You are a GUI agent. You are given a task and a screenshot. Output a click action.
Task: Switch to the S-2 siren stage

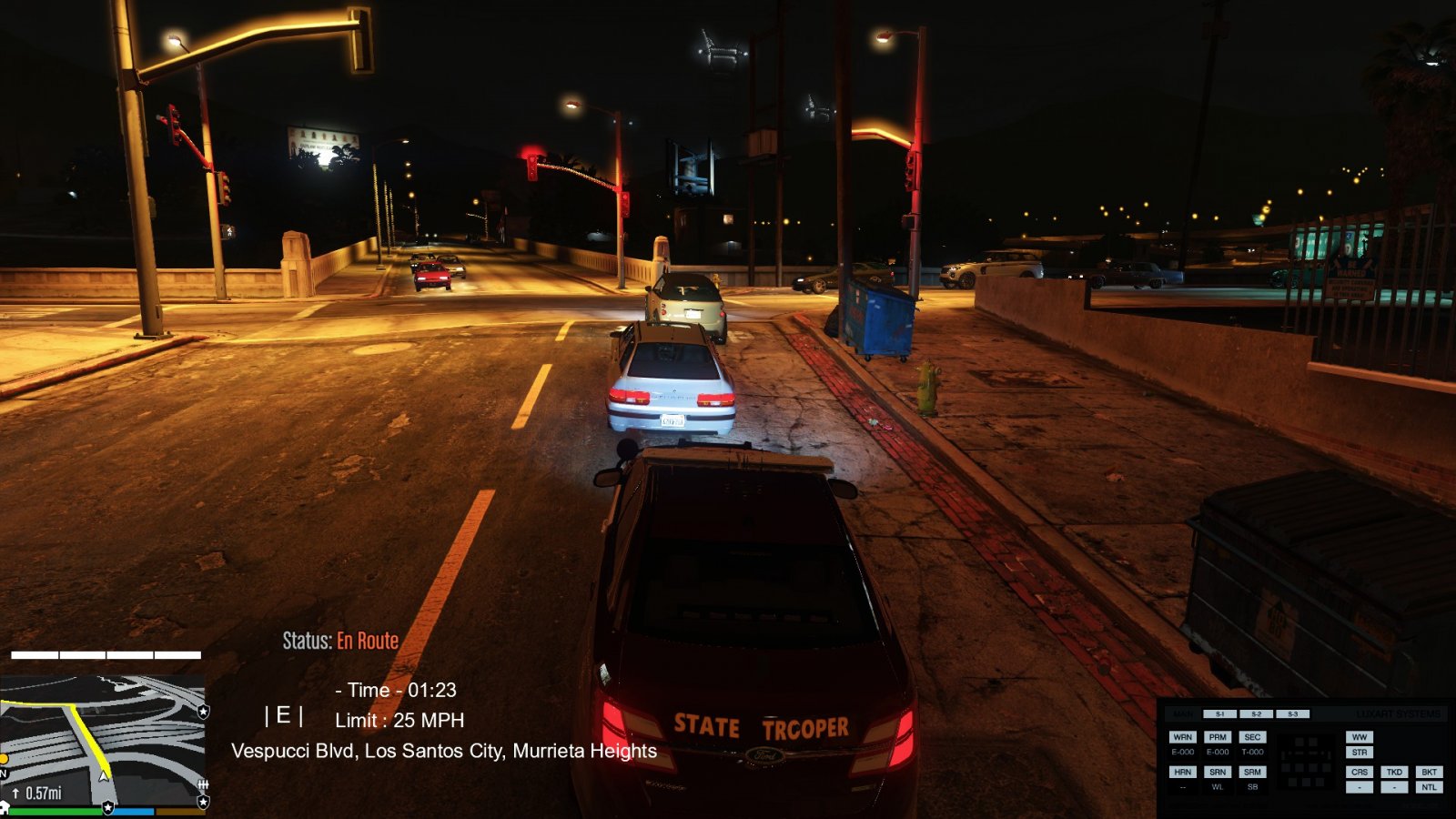coord(1256,714)
